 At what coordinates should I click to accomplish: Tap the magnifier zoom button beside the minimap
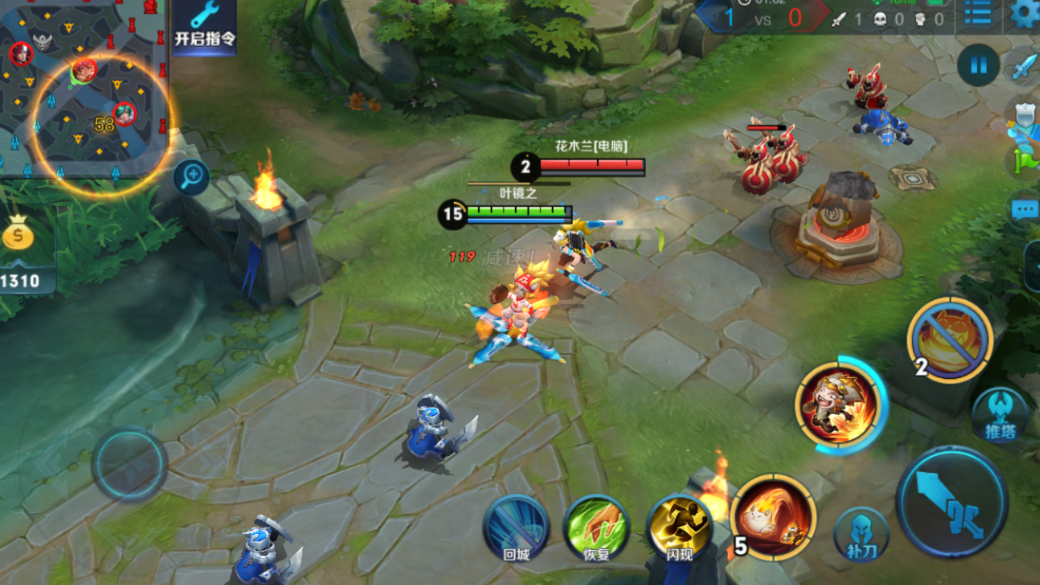coord(191,178)
